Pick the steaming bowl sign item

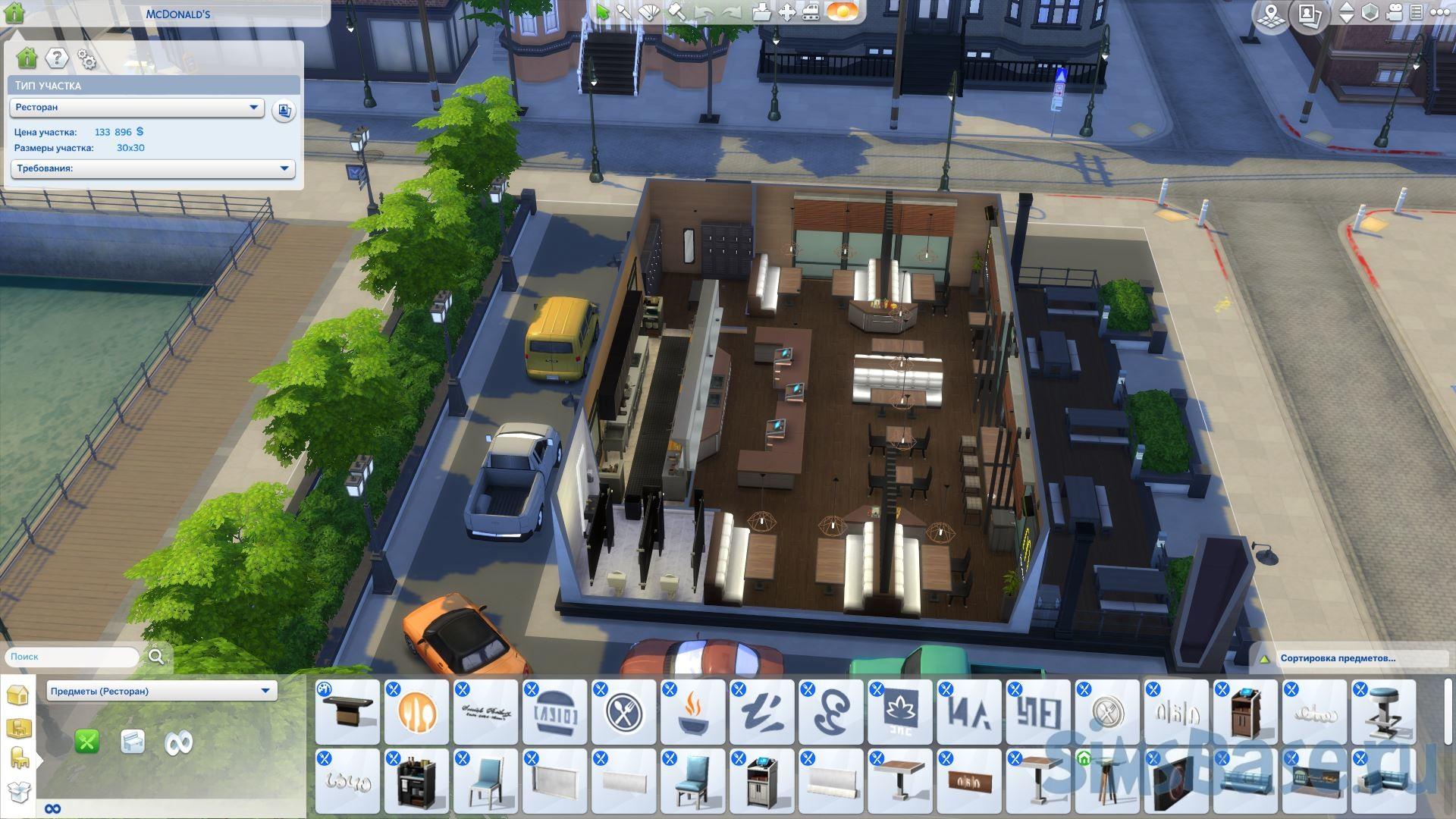693,713
